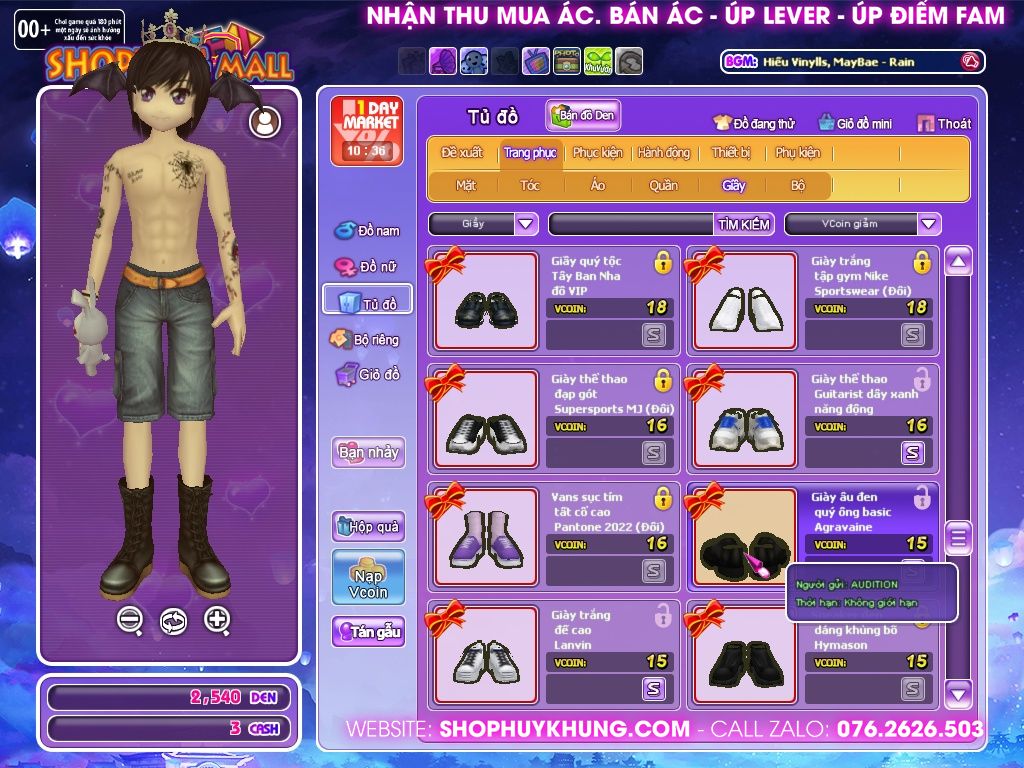The width and height of the screenshot is (1024, 768).
Task: Open the Hộp quà gift box
Action: pyautogui.click(x=368, y=526)
